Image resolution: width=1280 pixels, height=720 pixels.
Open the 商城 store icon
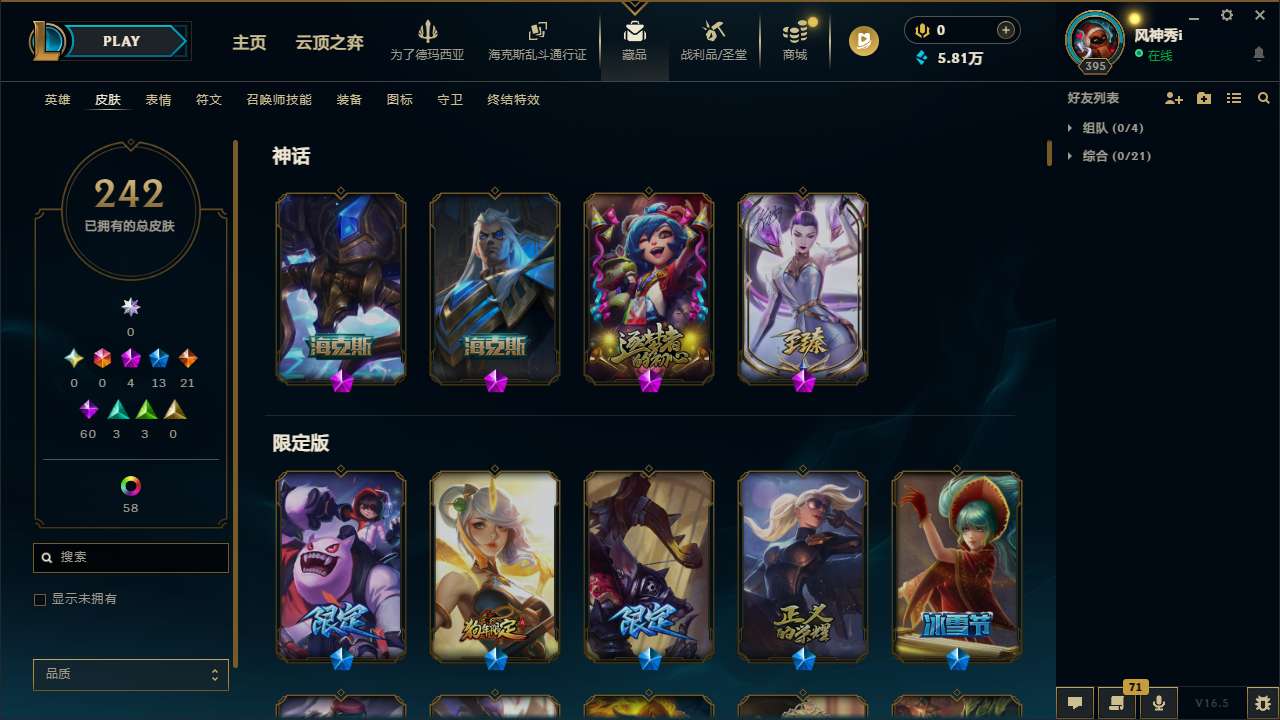pos(795,32)
